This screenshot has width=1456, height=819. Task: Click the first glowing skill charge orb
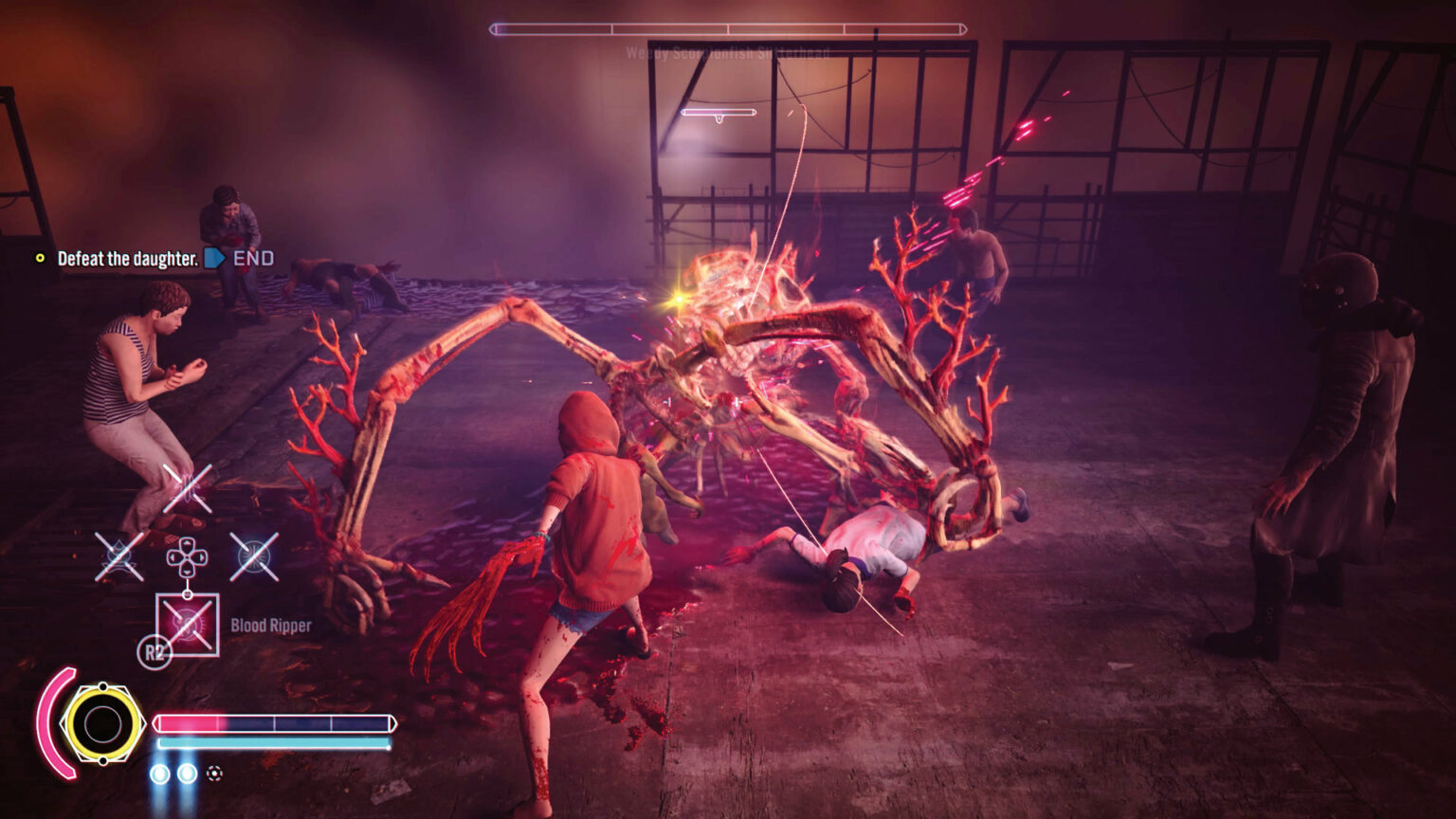coord(159,773)
